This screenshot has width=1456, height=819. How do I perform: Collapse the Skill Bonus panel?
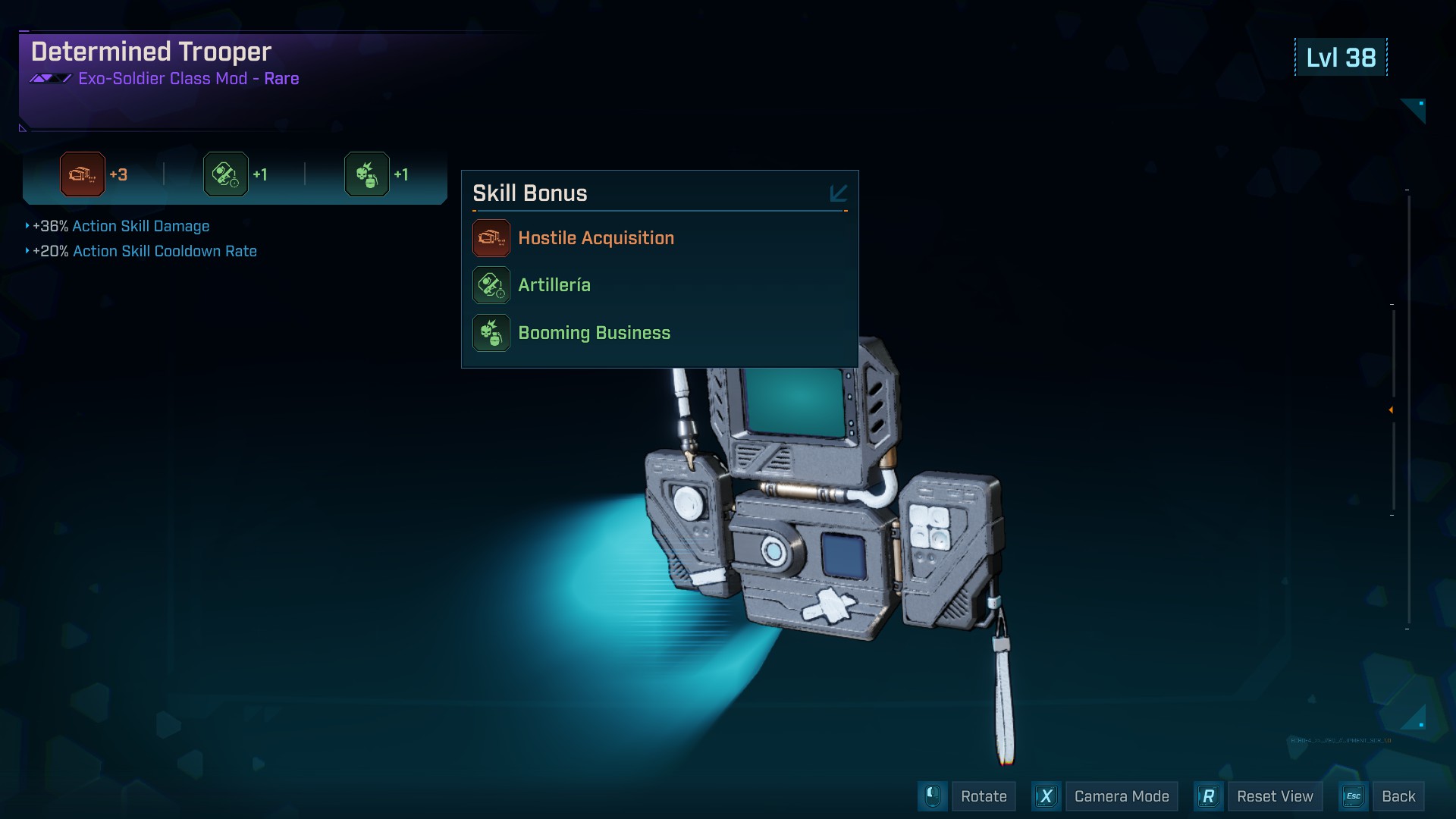pos(838,193)
